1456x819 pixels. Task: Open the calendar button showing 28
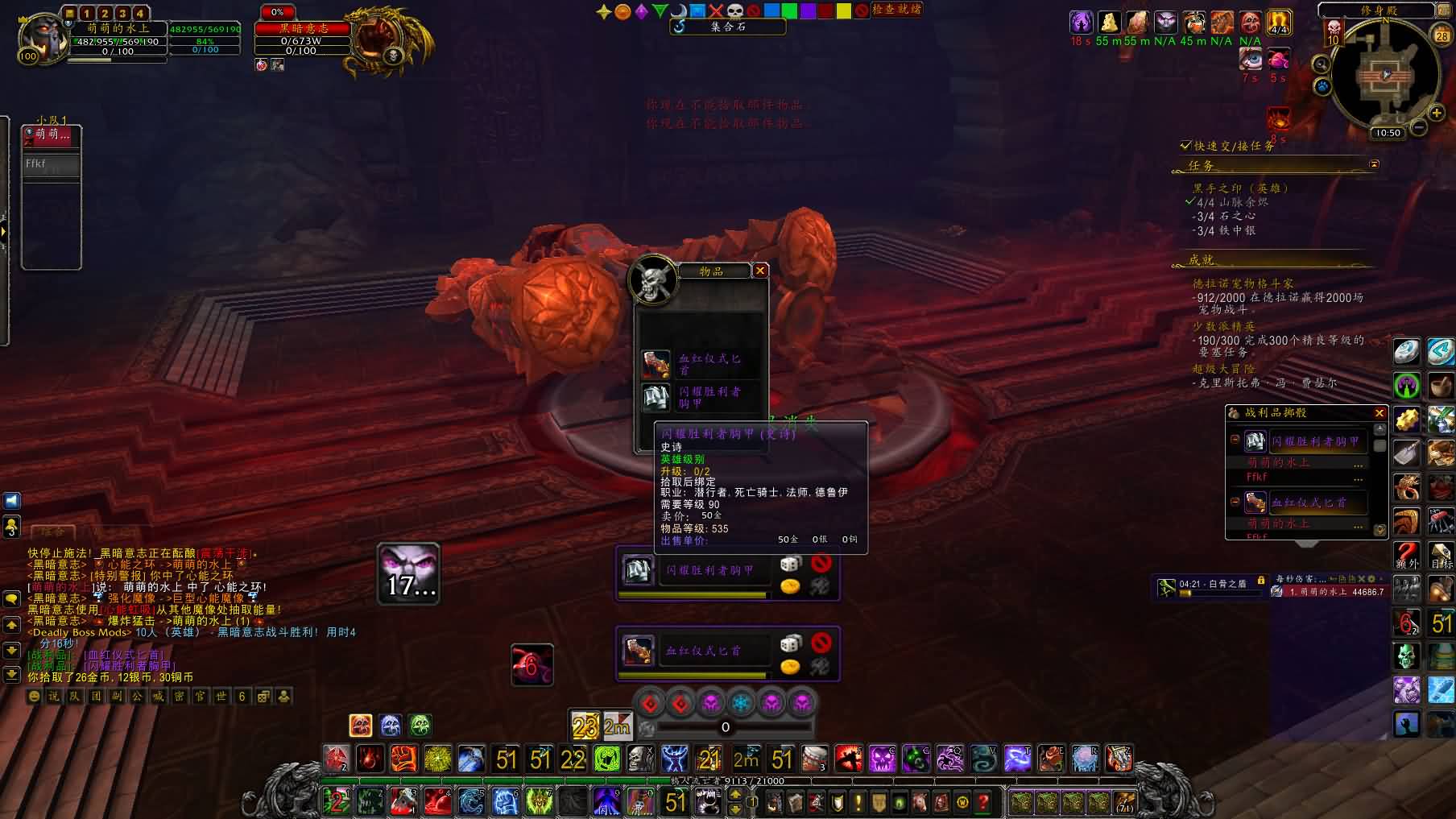pos(1442,35)
